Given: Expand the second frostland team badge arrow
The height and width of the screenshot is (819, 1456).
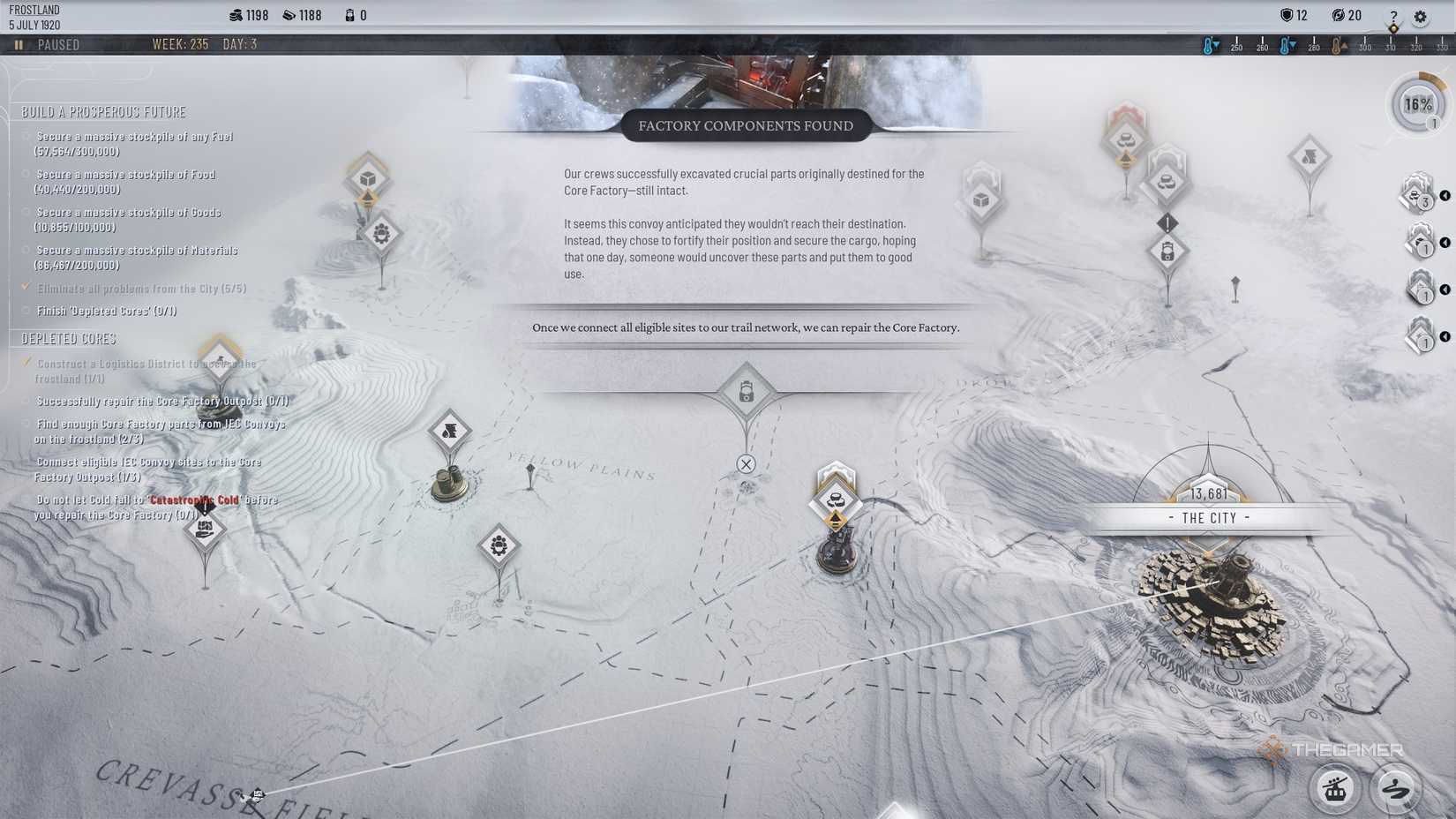Looking at the screenshot, I should (x=1445, y=241).
